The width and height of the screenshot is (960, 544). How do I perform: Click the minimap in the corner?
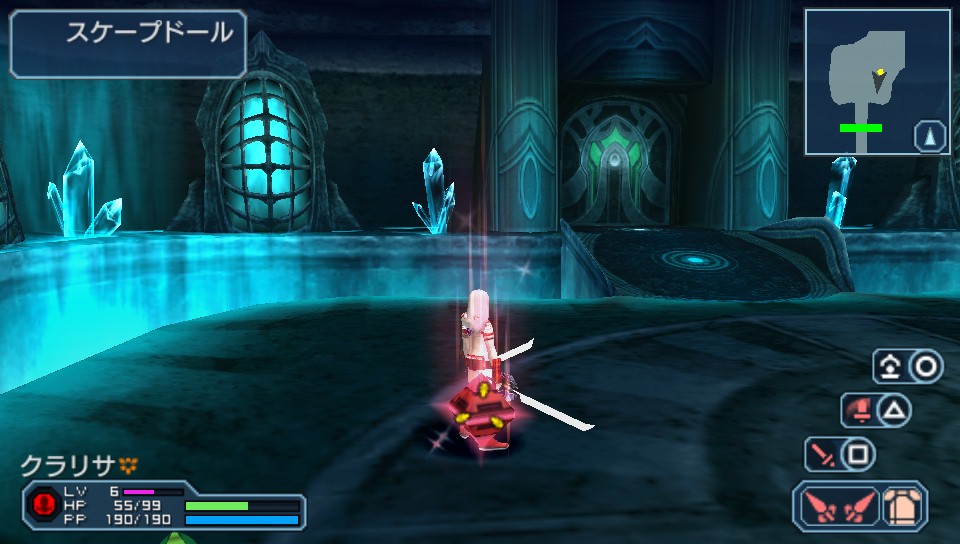click(x=877, y=82)
